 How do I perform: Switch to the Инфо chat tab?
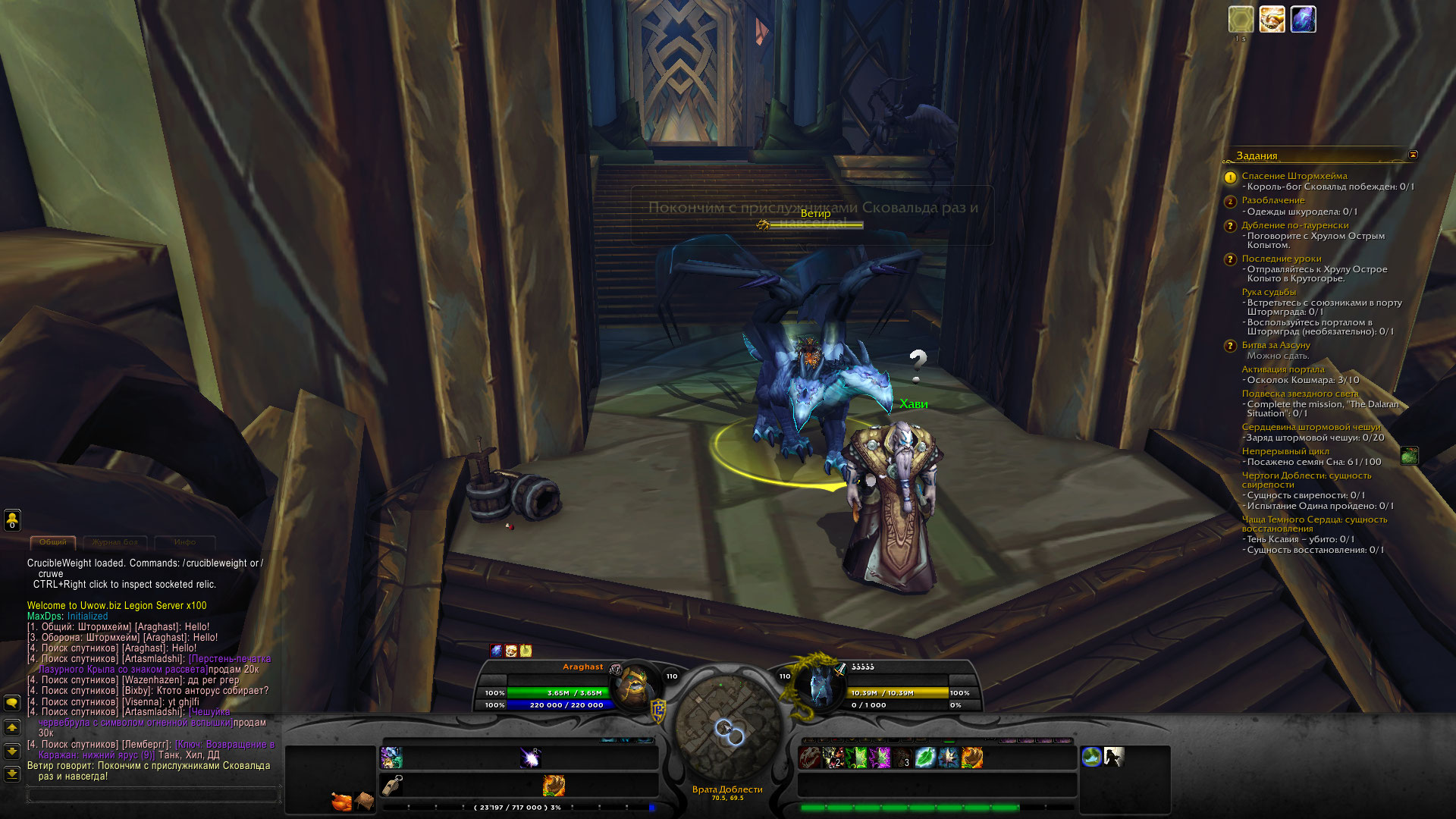(184, 542)
